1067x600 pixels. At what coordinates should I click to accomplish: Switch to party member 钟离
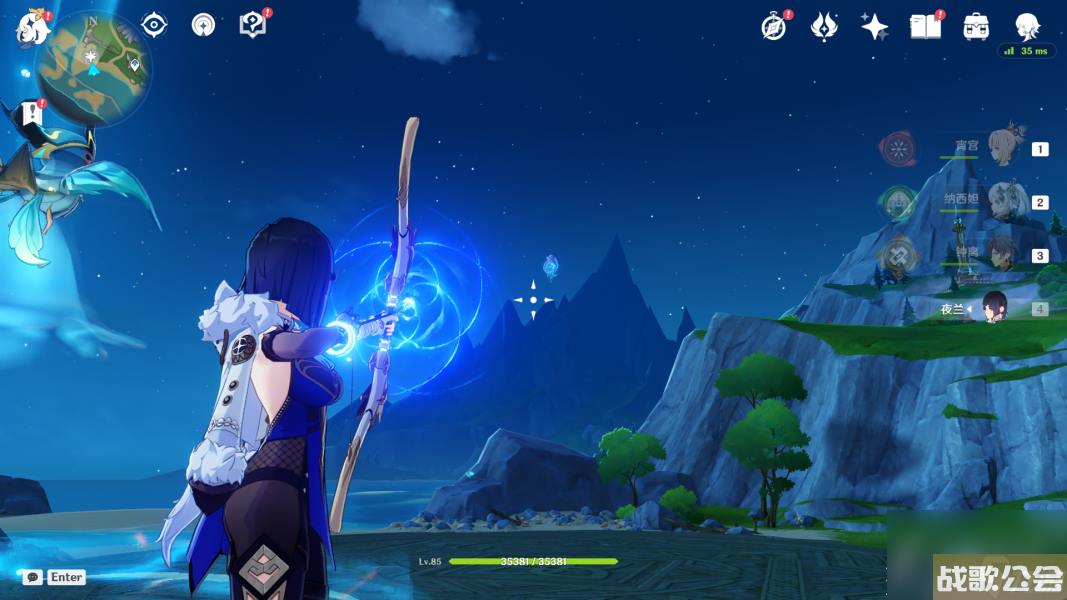[x=1001, y=255]
